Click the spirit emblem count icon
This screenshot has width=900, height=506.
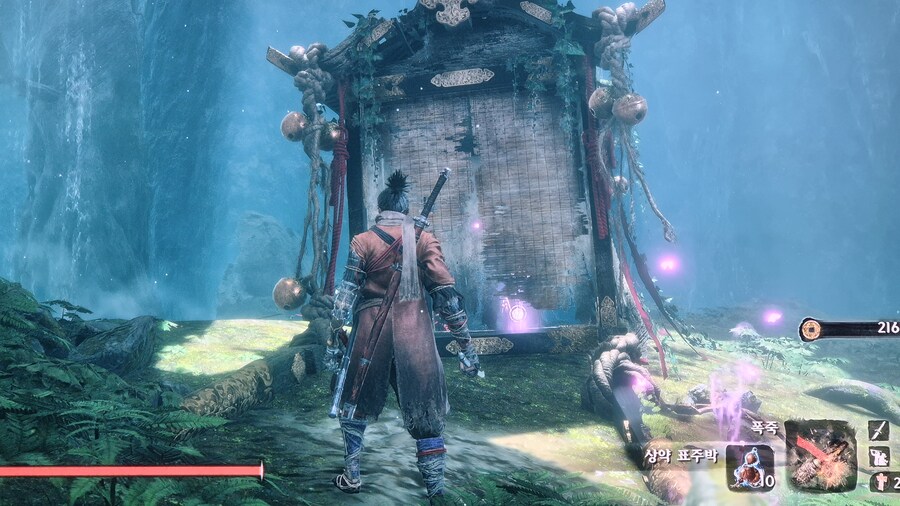pos(881,482)
